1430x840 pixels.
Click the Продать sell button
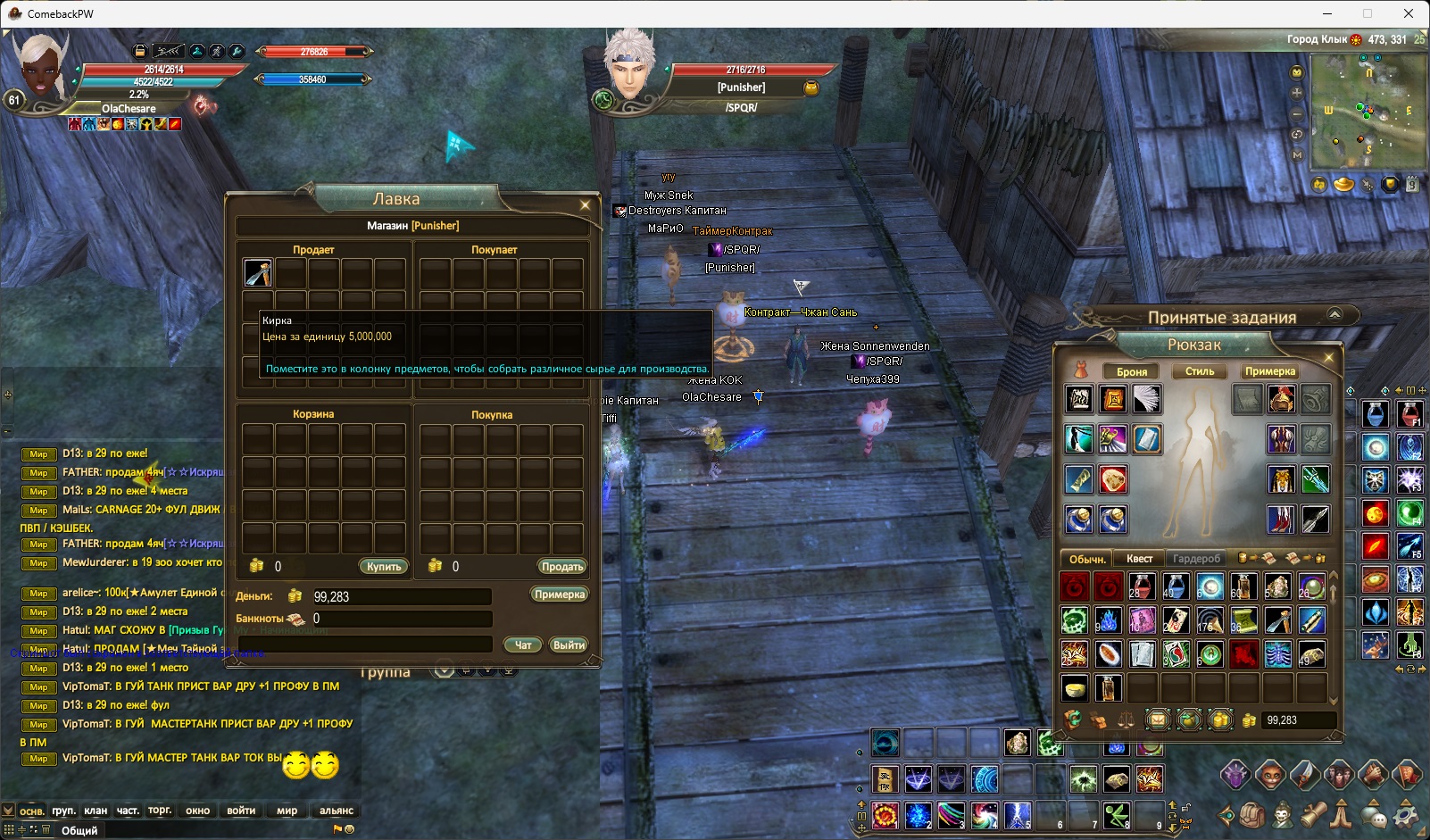coord(561,567)
